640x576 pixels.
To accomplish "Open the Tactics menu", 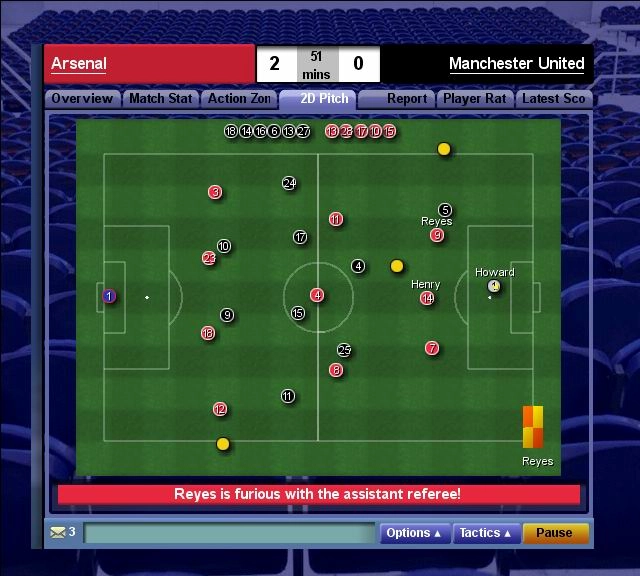I will point(485,533).
